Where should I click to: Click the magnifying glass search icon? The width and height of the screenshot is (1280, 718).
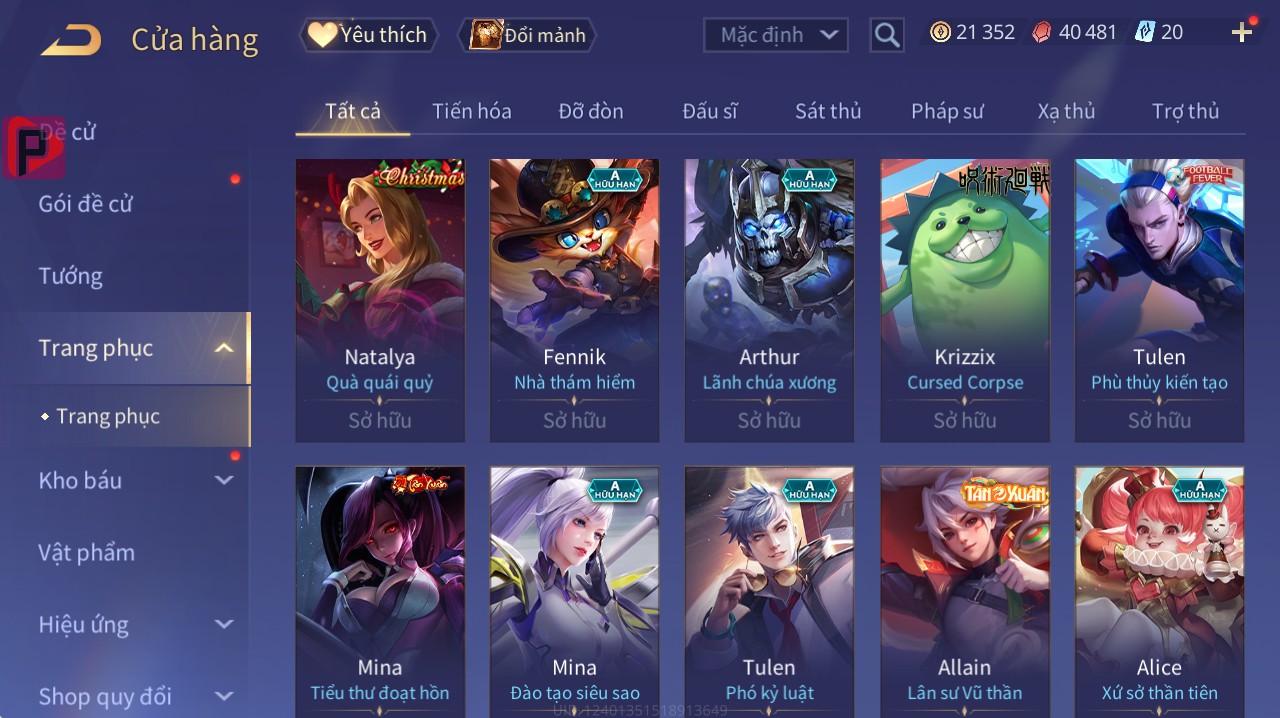(x=887, y=35)
